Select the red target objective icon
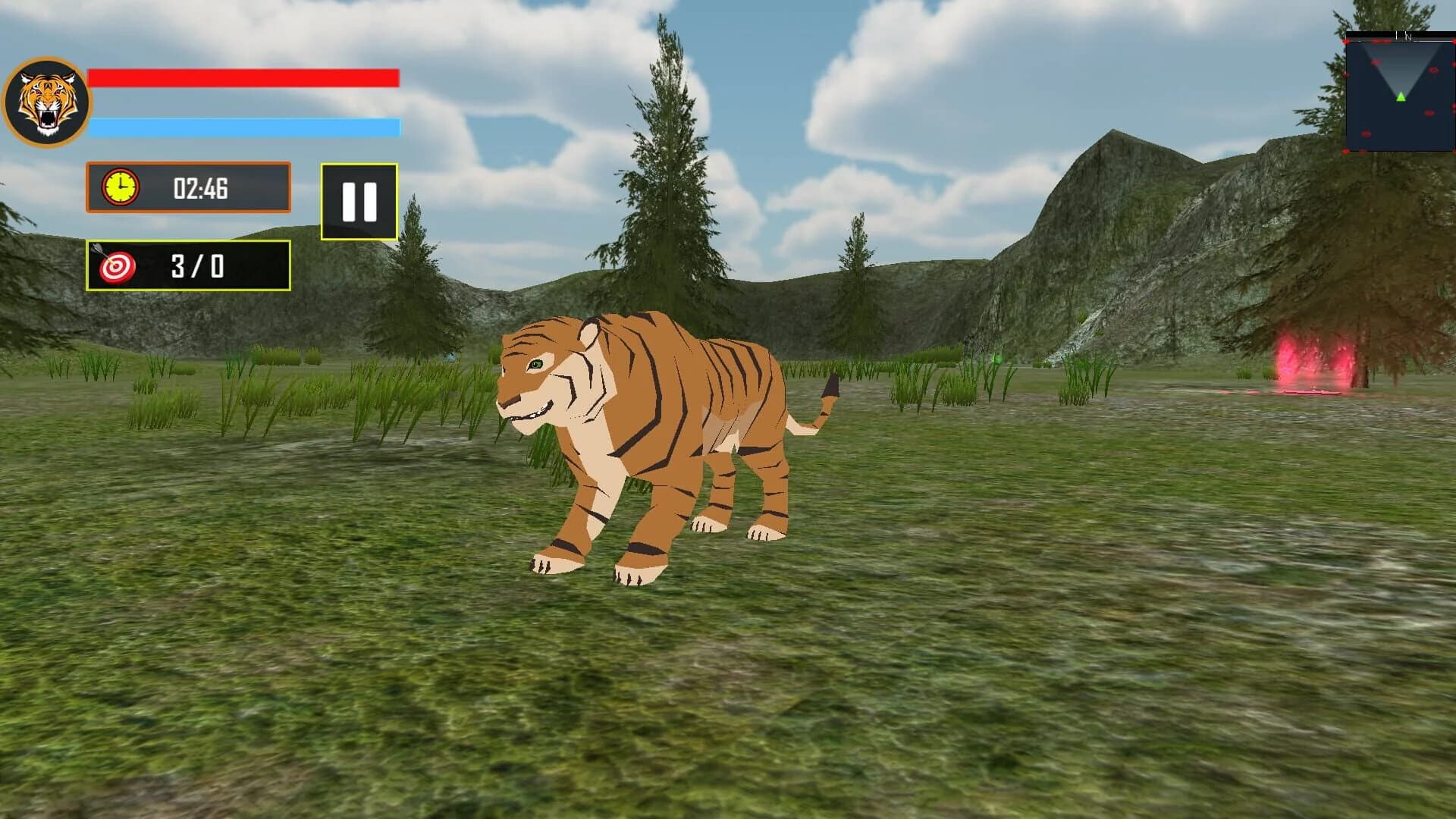 click(118, 267)
